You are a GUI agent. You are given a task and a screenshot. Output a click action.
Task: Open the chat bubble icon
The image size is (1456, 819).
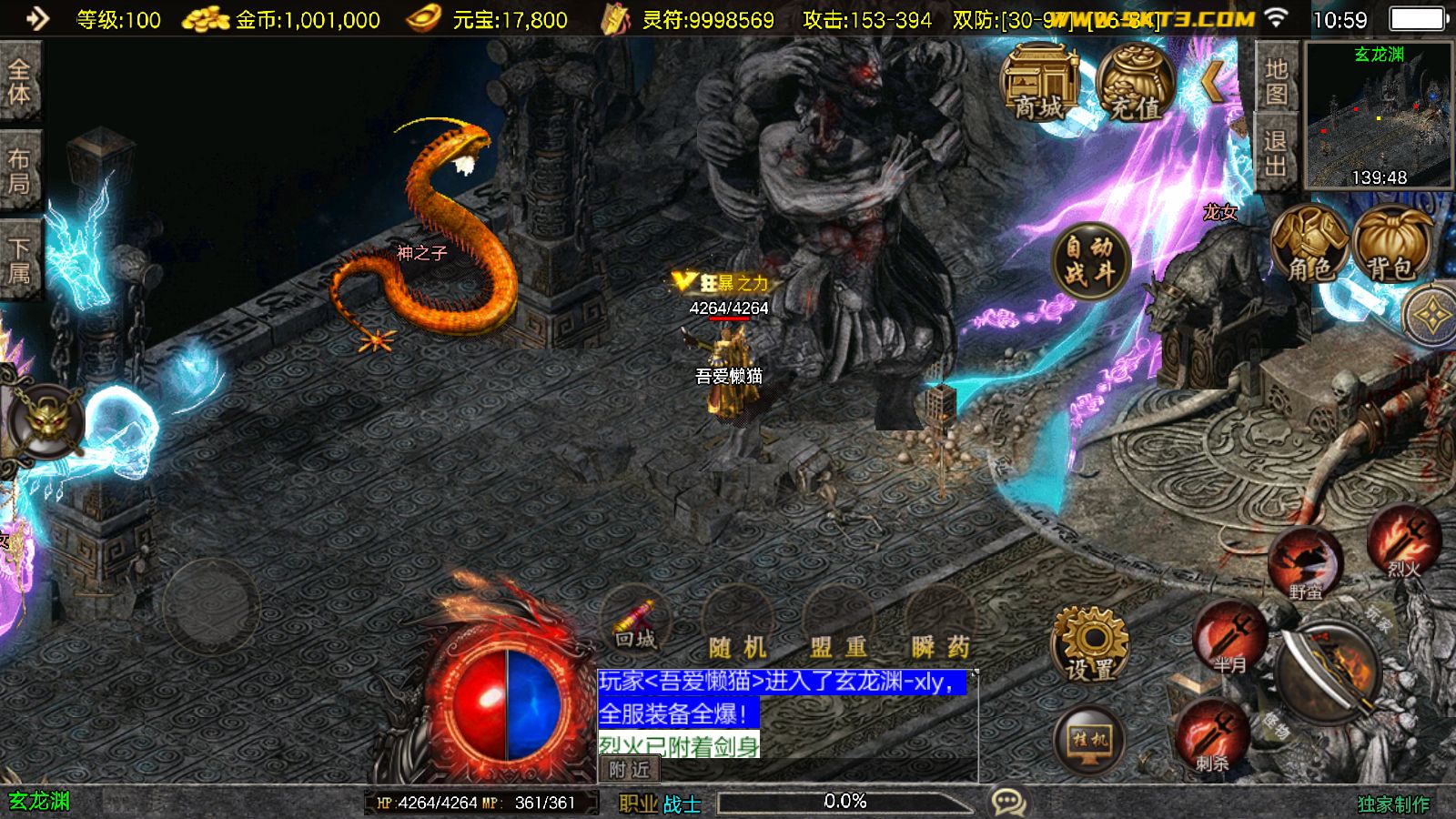(x=1008, y=802)
